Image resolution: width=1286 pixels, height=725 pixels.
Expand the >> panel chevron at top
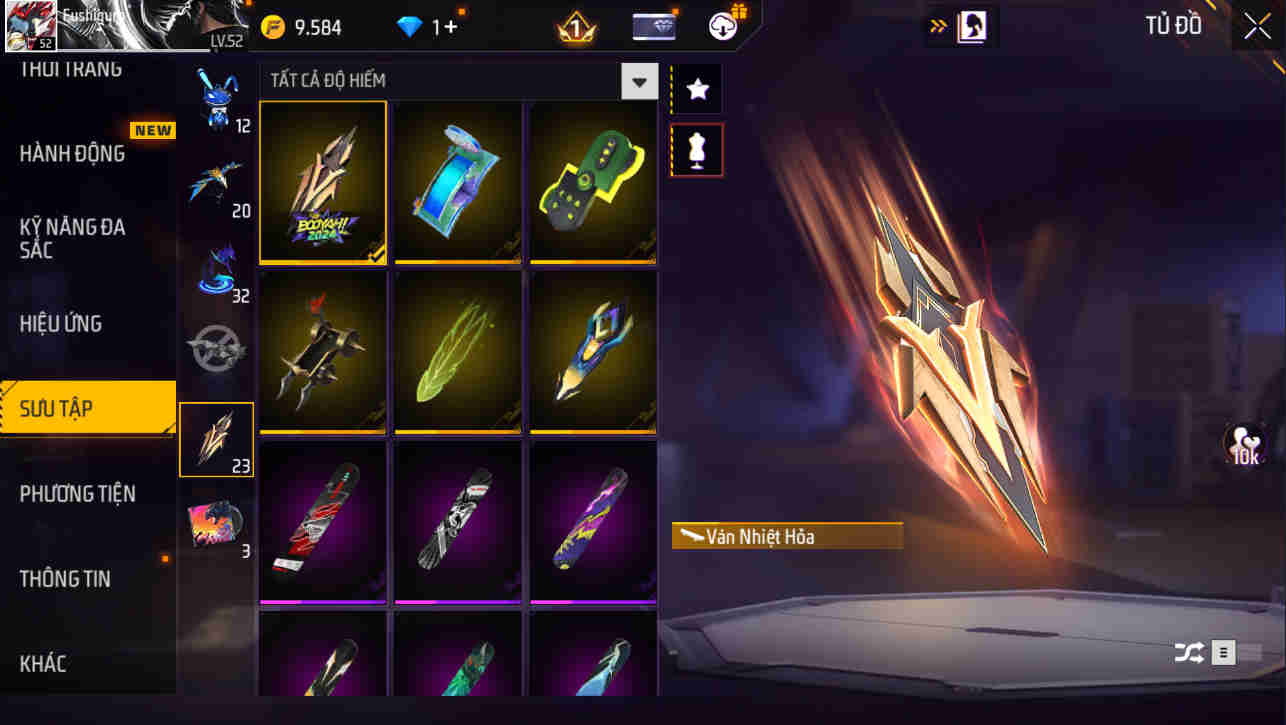937,26
